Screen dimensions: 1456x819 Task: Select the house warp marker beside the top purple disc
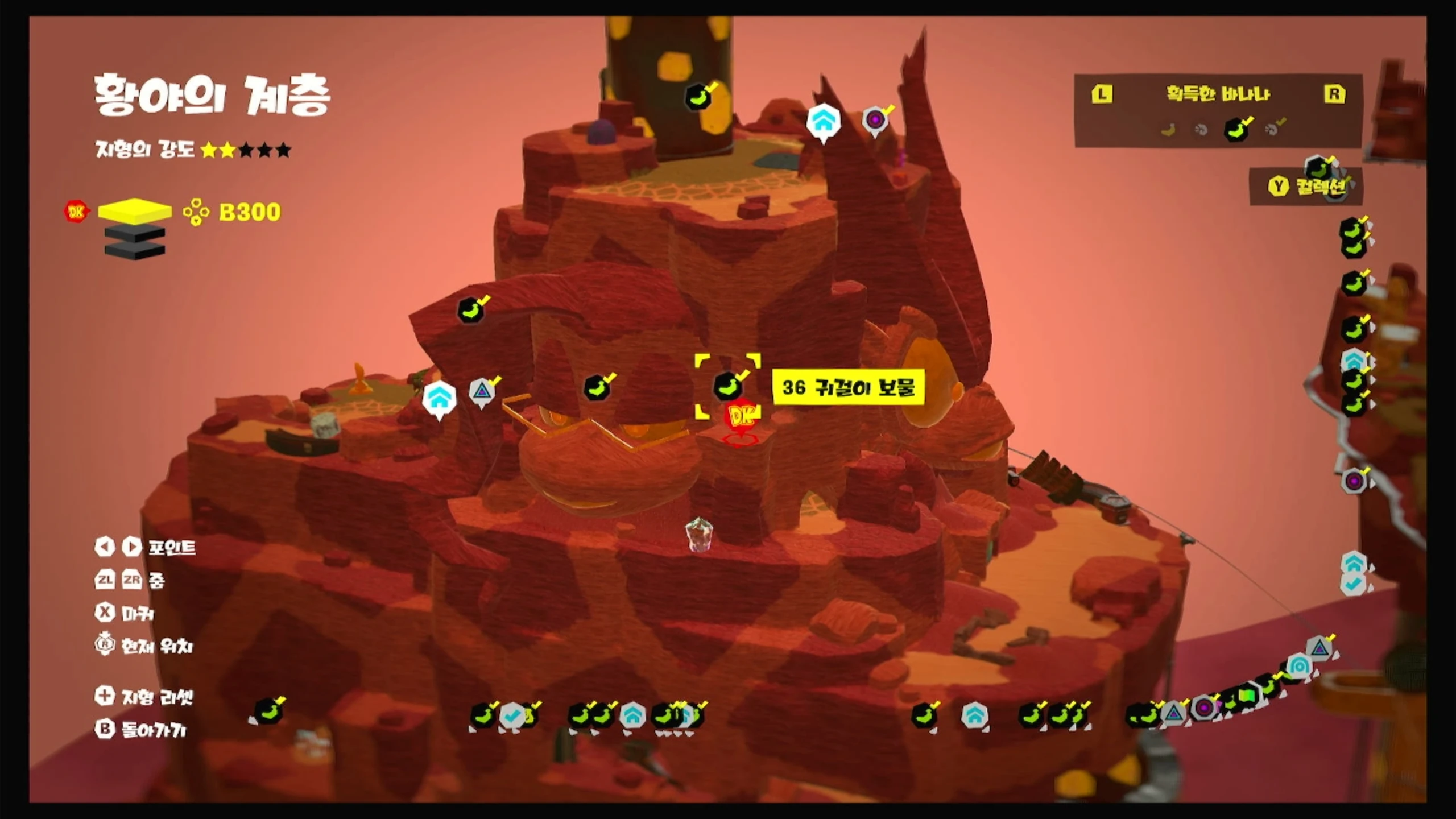point(823,121)
